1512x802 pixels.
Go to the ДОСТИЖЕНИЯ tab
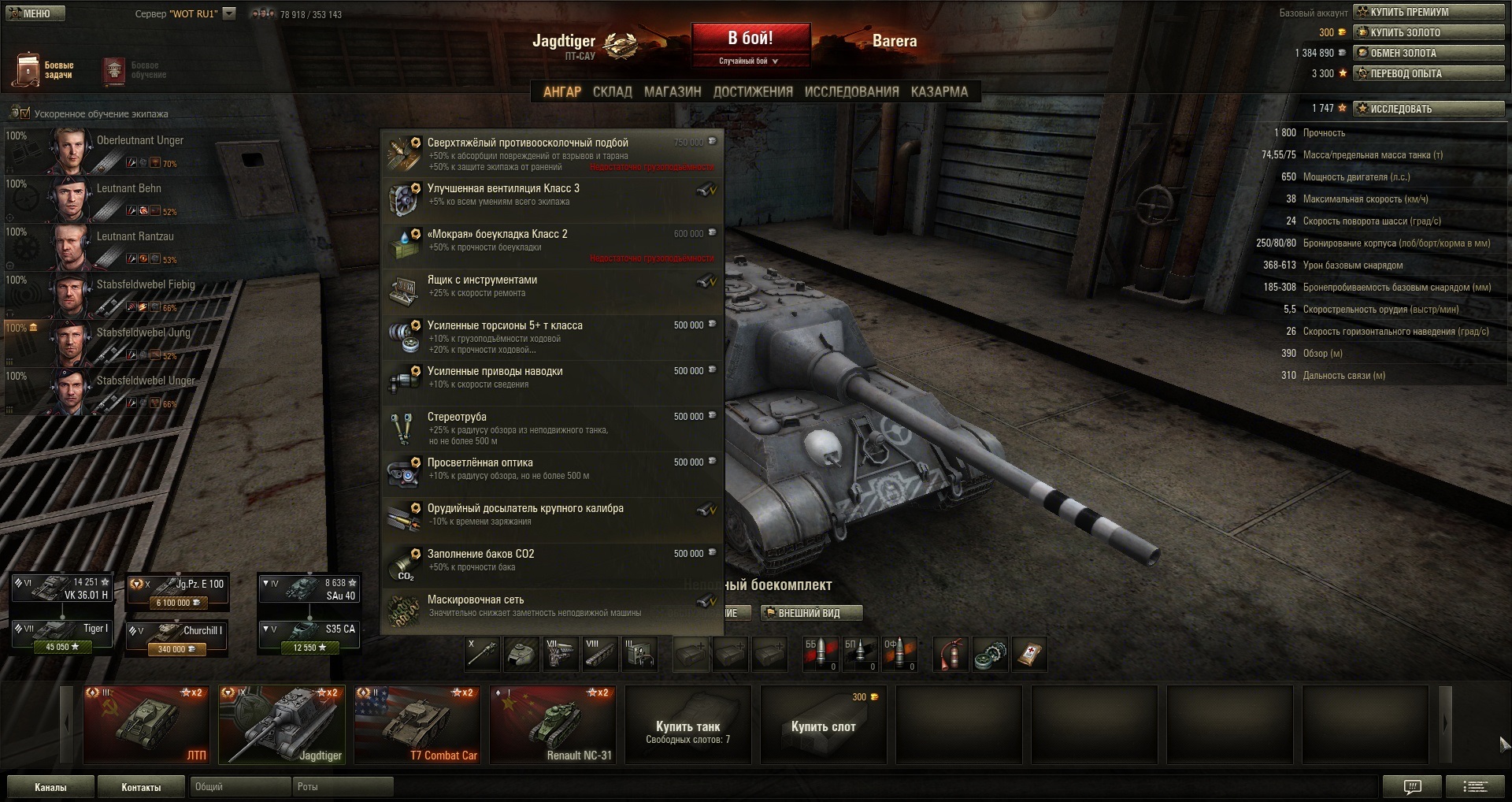click(x=753, y=92)
